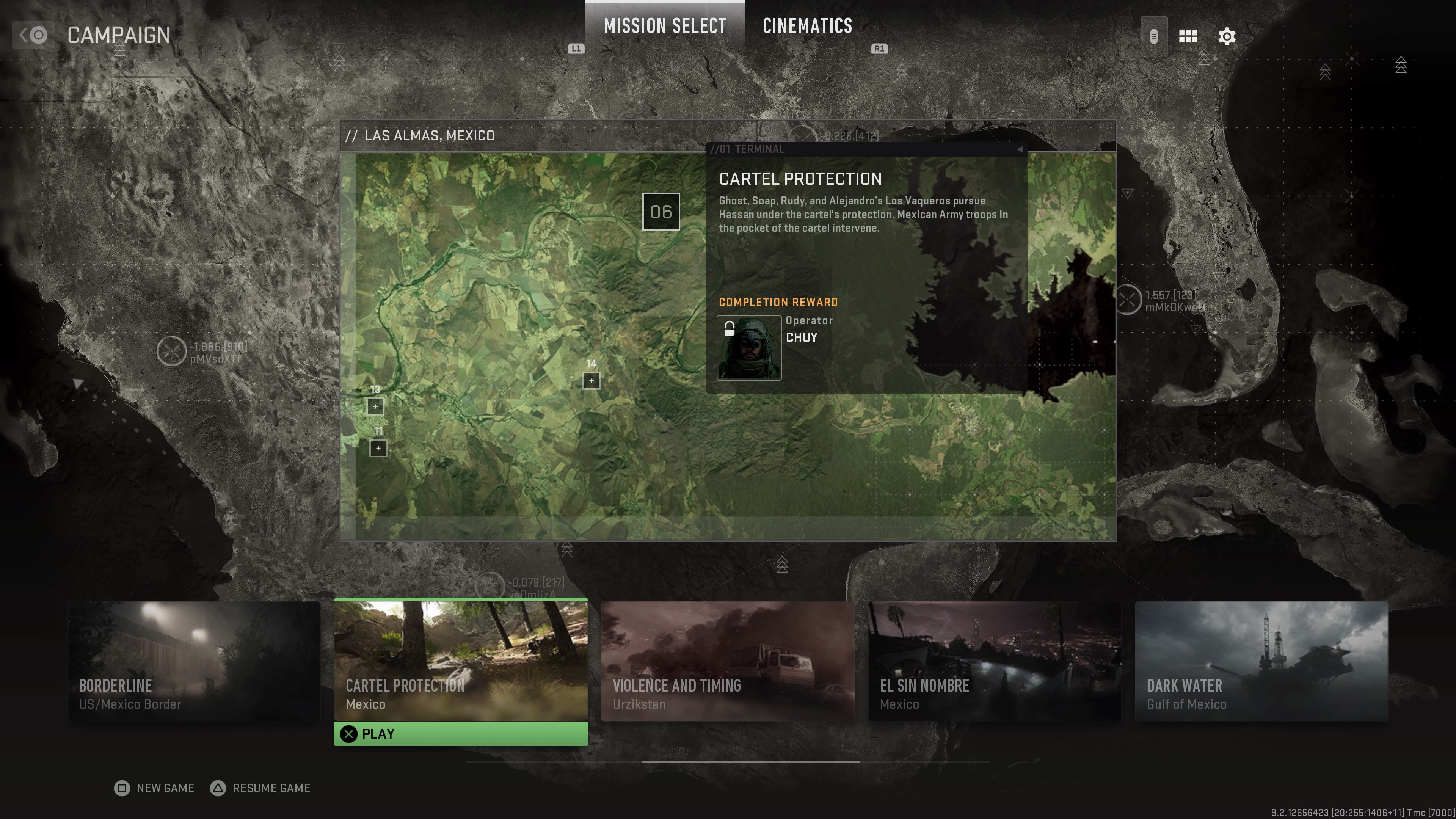1456x819 pixels.
Task: Switch to the Cinematics tab
Action: [807, 26]
